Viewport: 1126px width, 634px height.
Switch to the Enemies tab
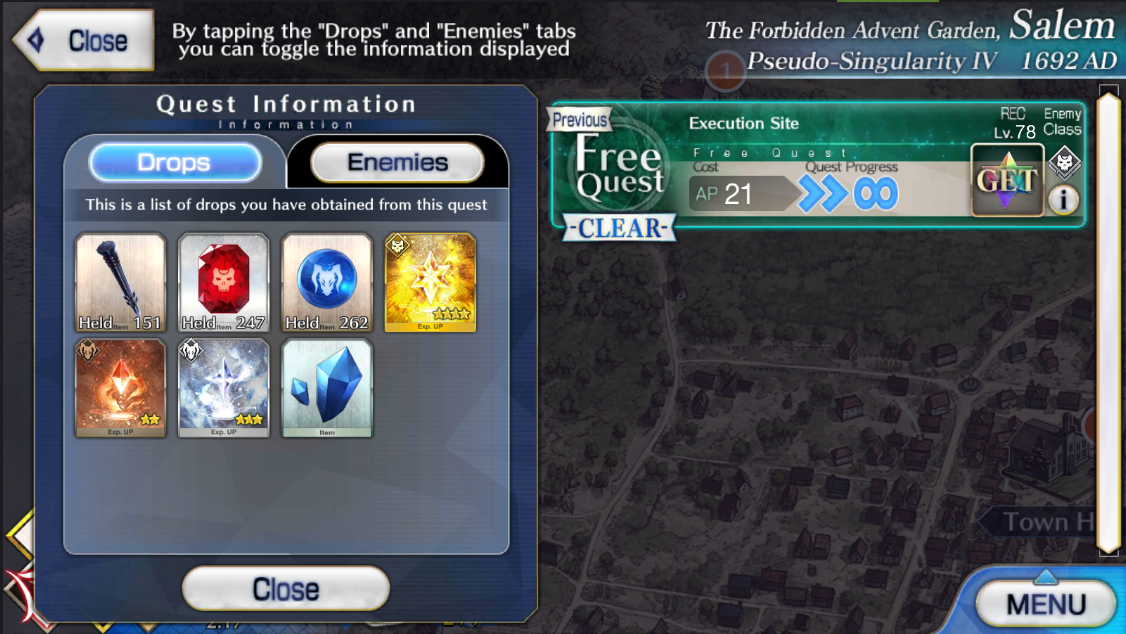click(x=397, y=163)
